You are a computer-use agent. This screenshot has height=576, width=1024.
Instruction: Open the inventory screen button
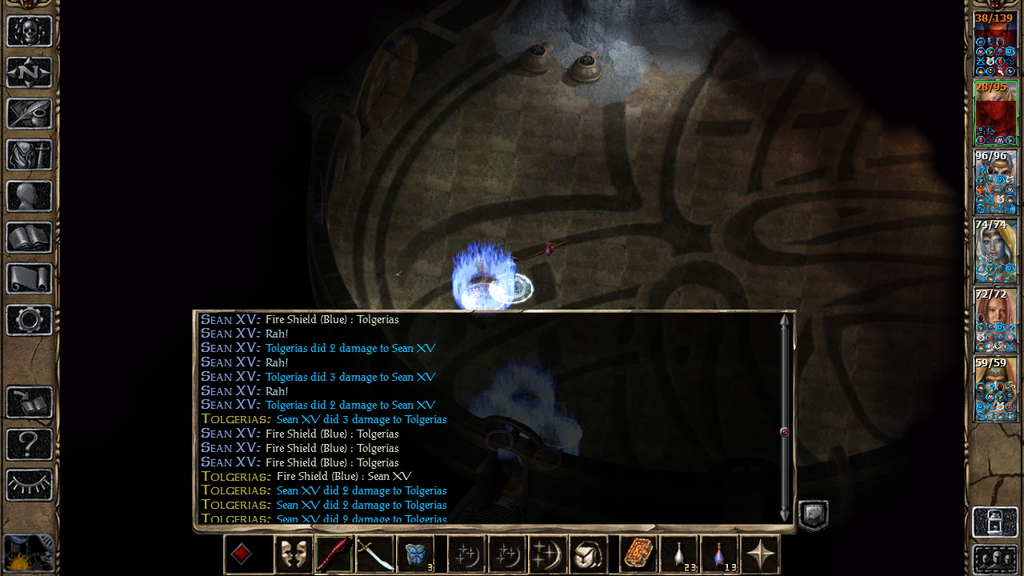pyautogui.click(x=29, y=155)
